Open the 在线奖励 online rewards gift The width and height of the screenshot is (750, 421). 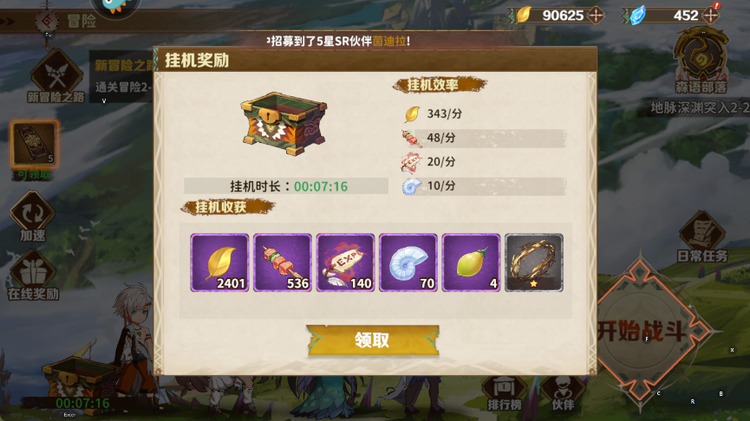click(33, 275)
